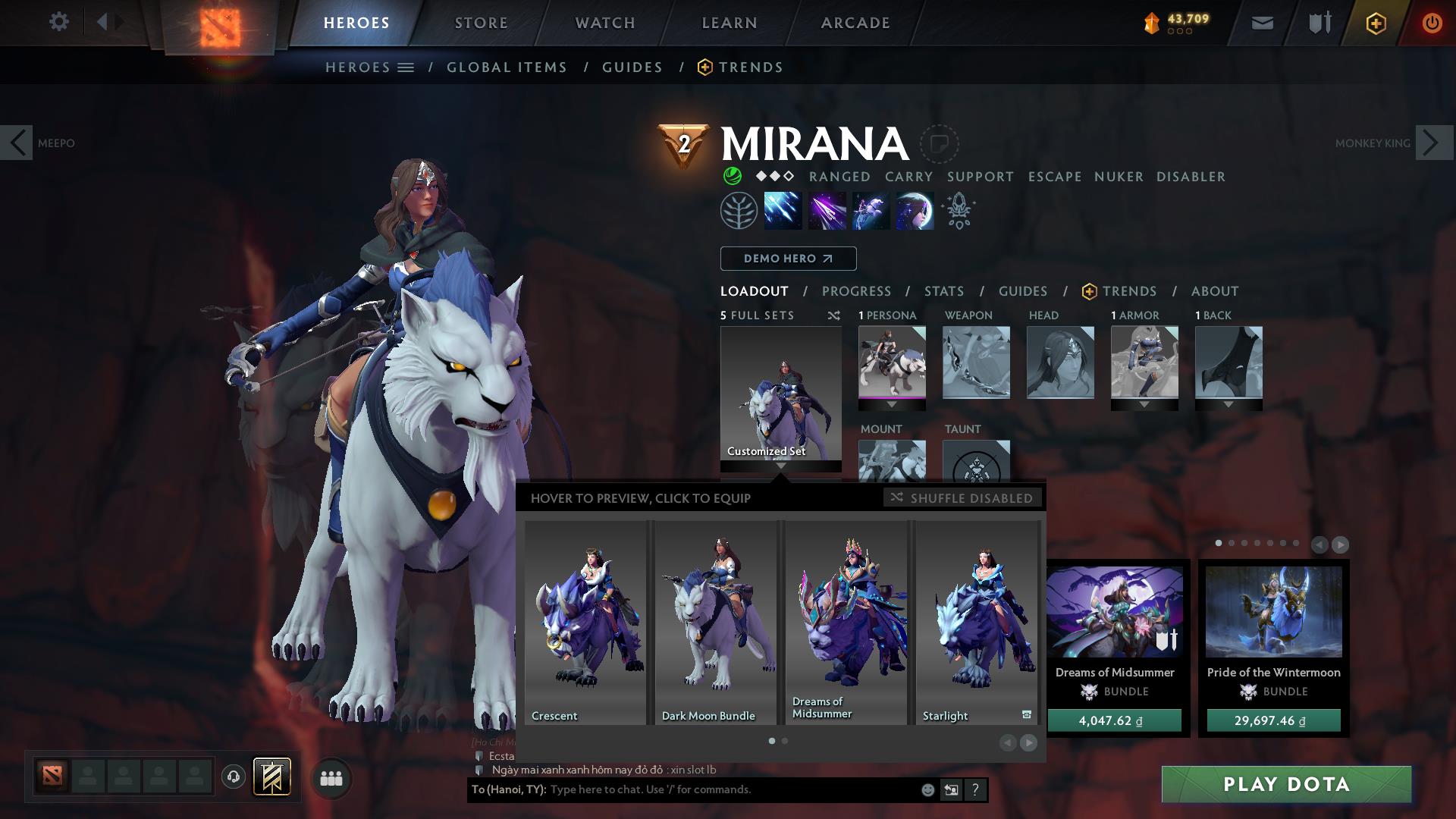Go to next hero Monkey King

click(x=1433, y=143)
